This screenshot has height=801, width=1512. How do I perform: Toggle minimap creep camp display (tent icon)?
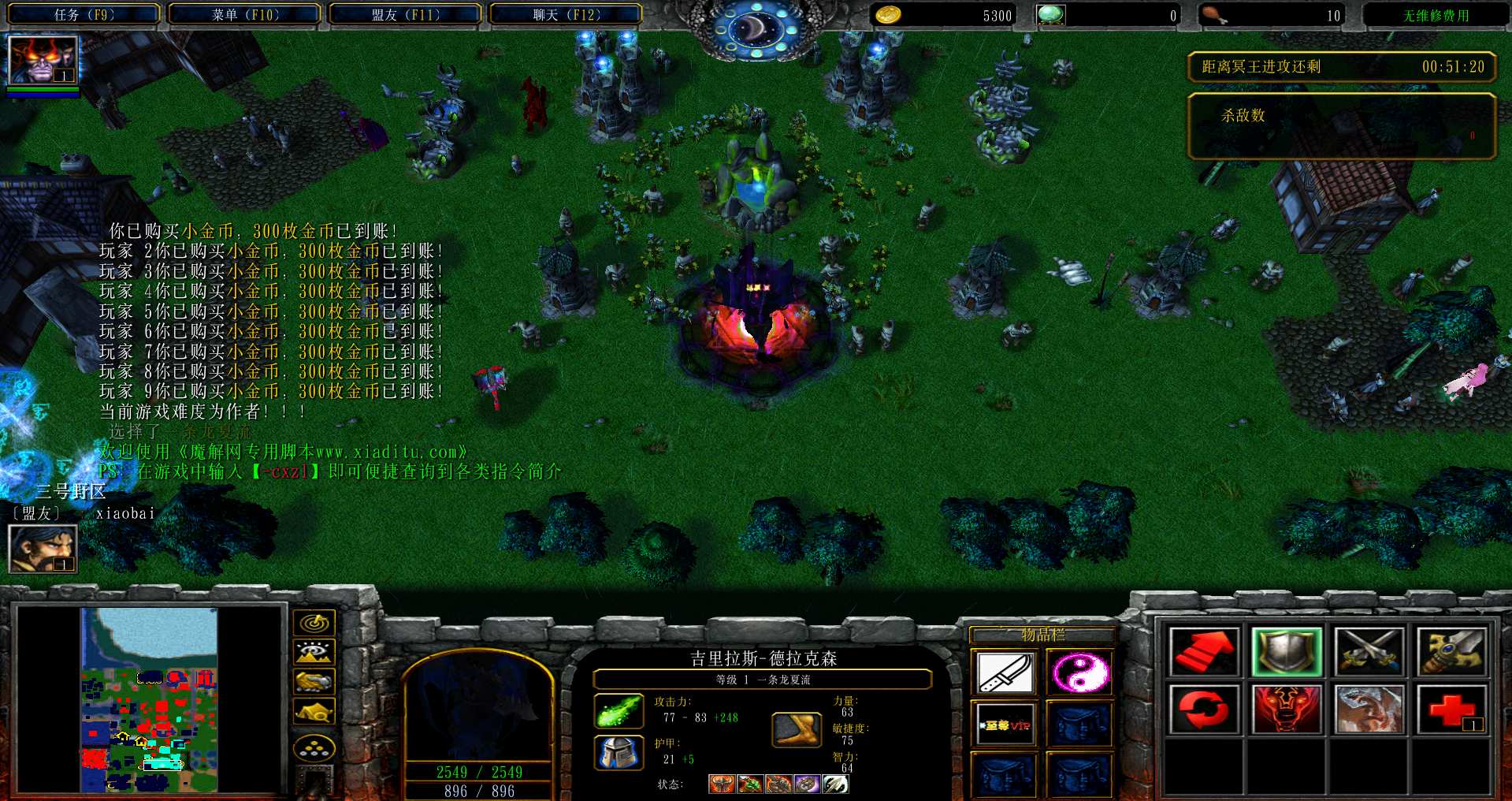[x=314, y=711]
